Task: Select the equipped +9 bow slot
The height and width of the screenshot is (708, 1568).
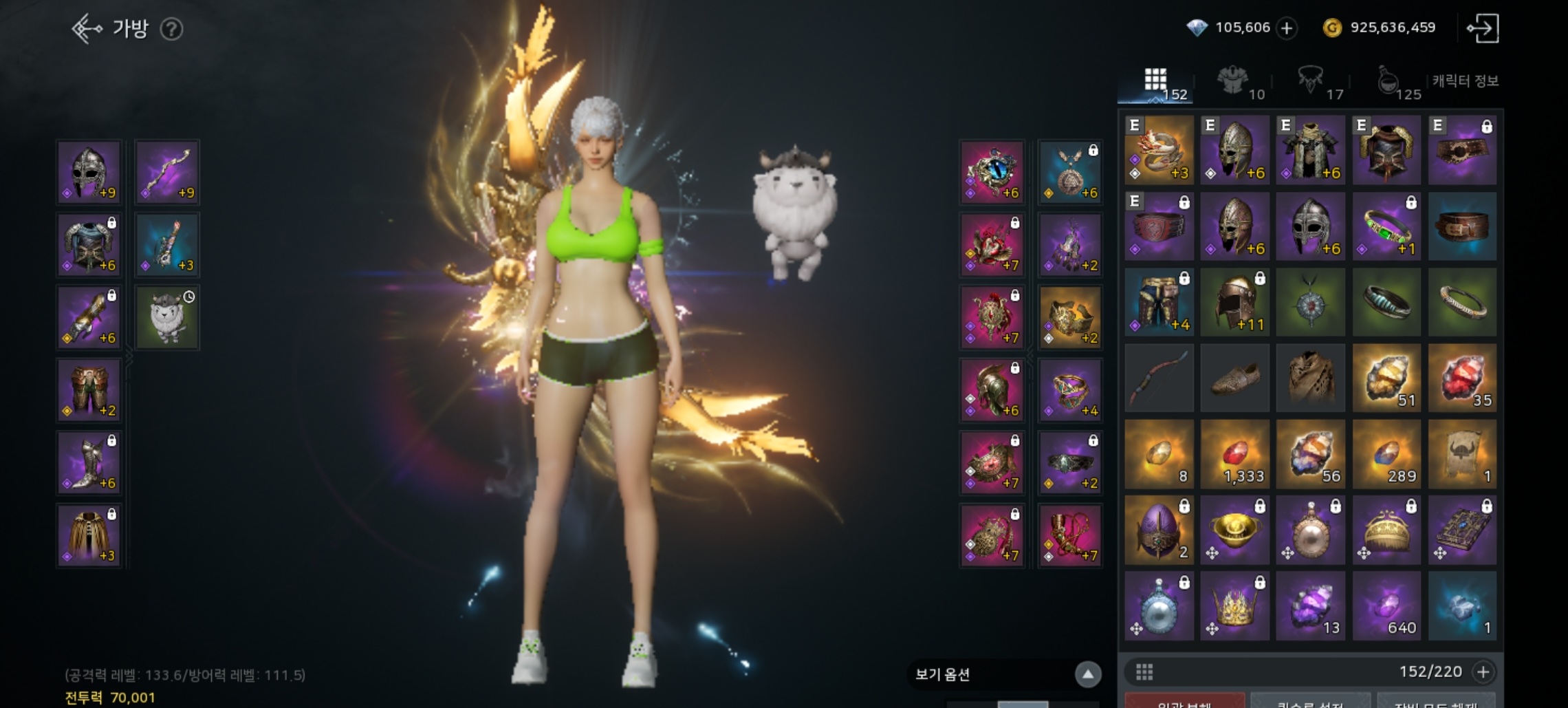Action: 168,172
